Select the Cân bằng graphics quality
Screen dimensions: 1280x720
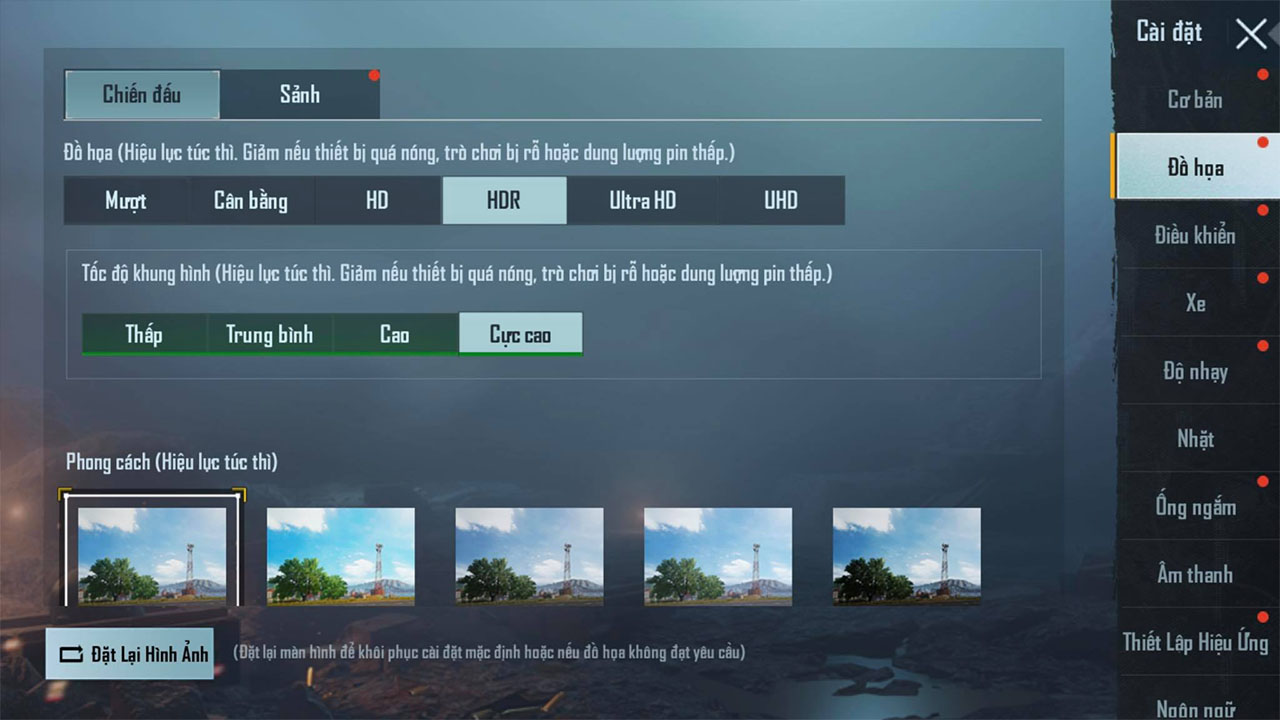[x=250, y=200]
